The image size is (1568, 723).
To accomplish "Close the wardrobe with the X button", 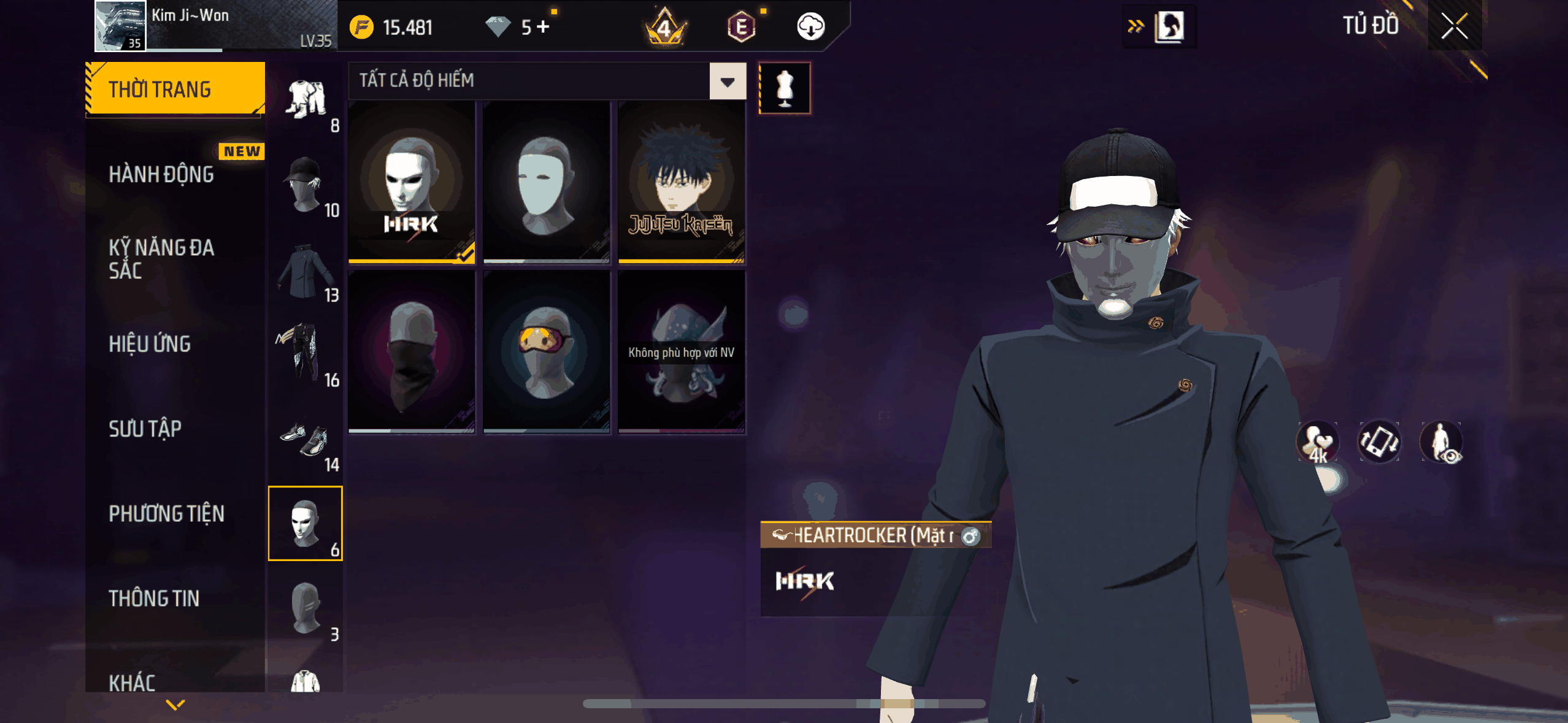I will [1454, 26].
